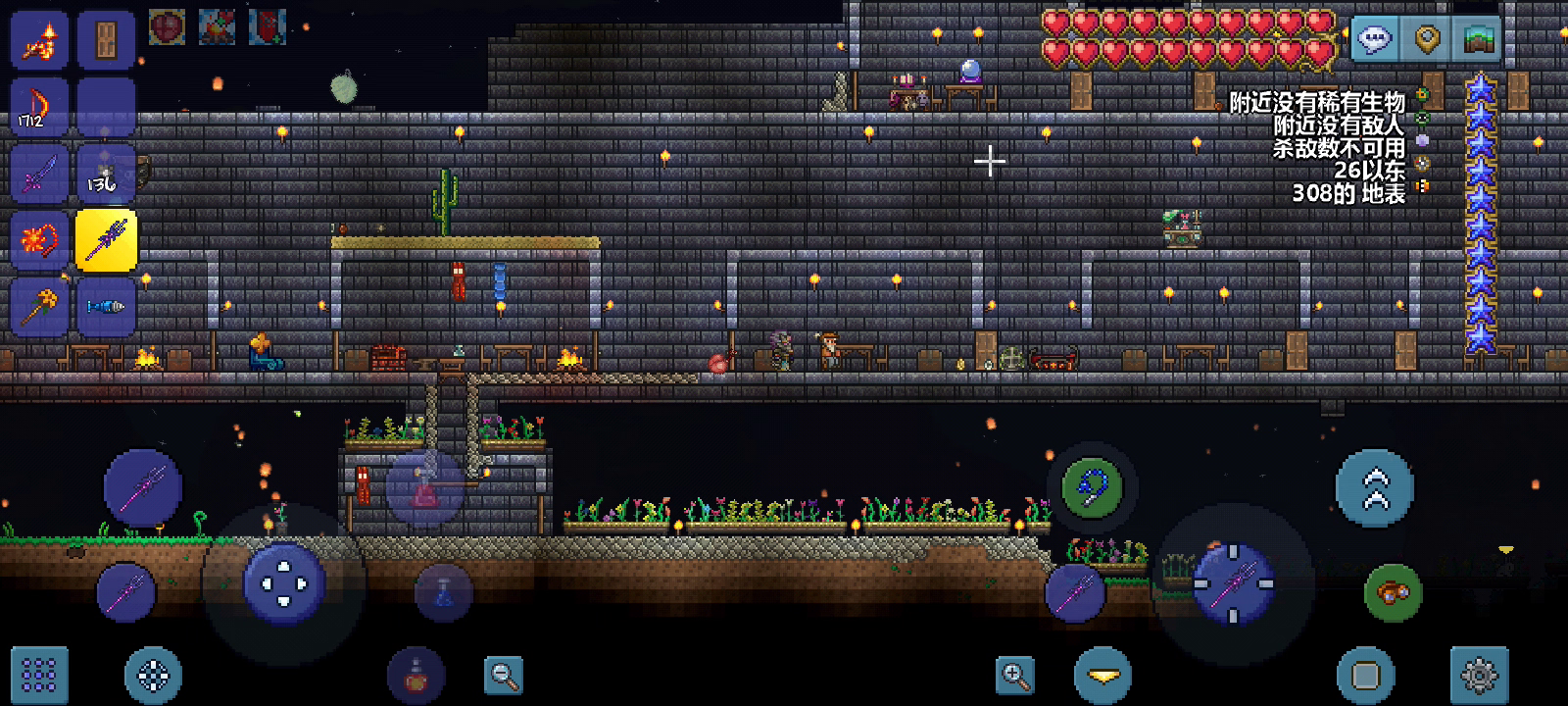Tap the double-arrow jump button
This screenshot has width=1568, height=706.
(x=1375, y=487)
